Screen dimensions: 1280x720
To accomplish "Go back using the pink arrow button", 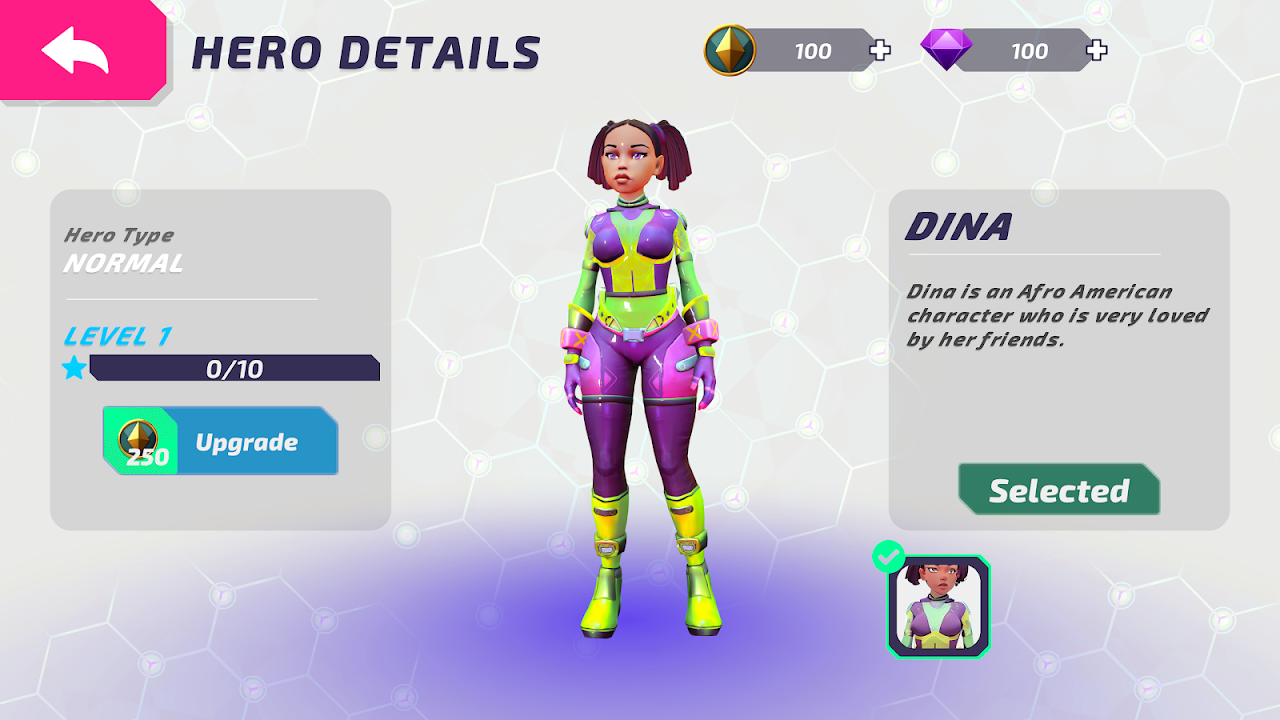I will (x=78, y=51).
